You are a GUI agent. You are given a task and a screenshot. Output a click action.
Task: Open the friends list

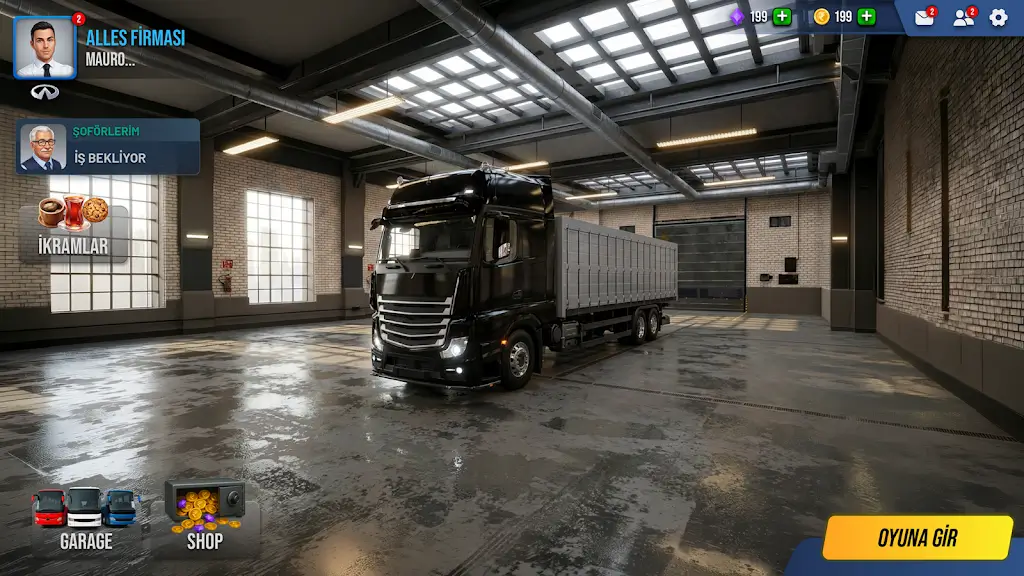[963, 17]
